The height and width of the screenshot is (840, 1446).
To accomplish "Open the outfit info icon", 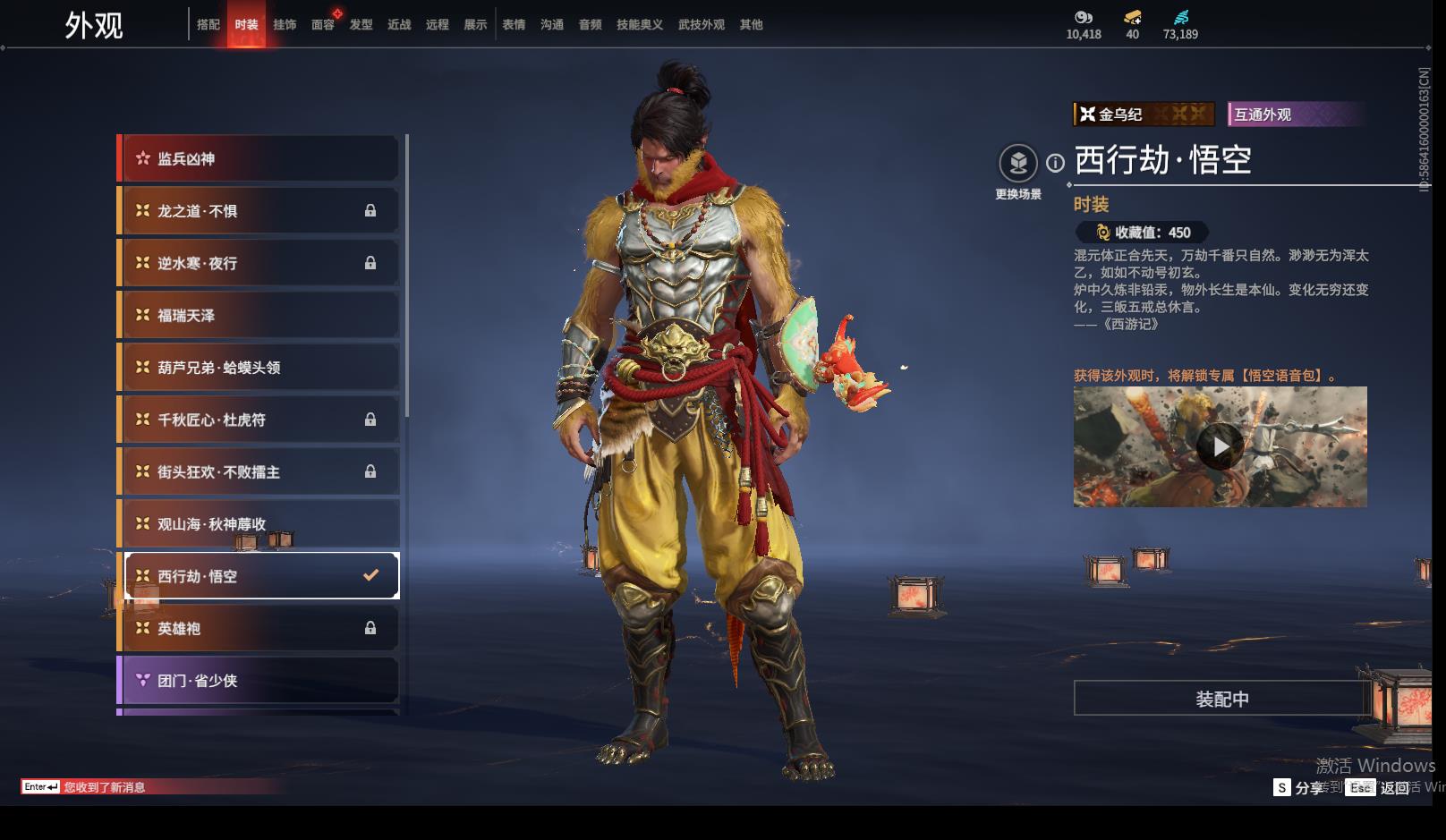I will (1056, 163).
